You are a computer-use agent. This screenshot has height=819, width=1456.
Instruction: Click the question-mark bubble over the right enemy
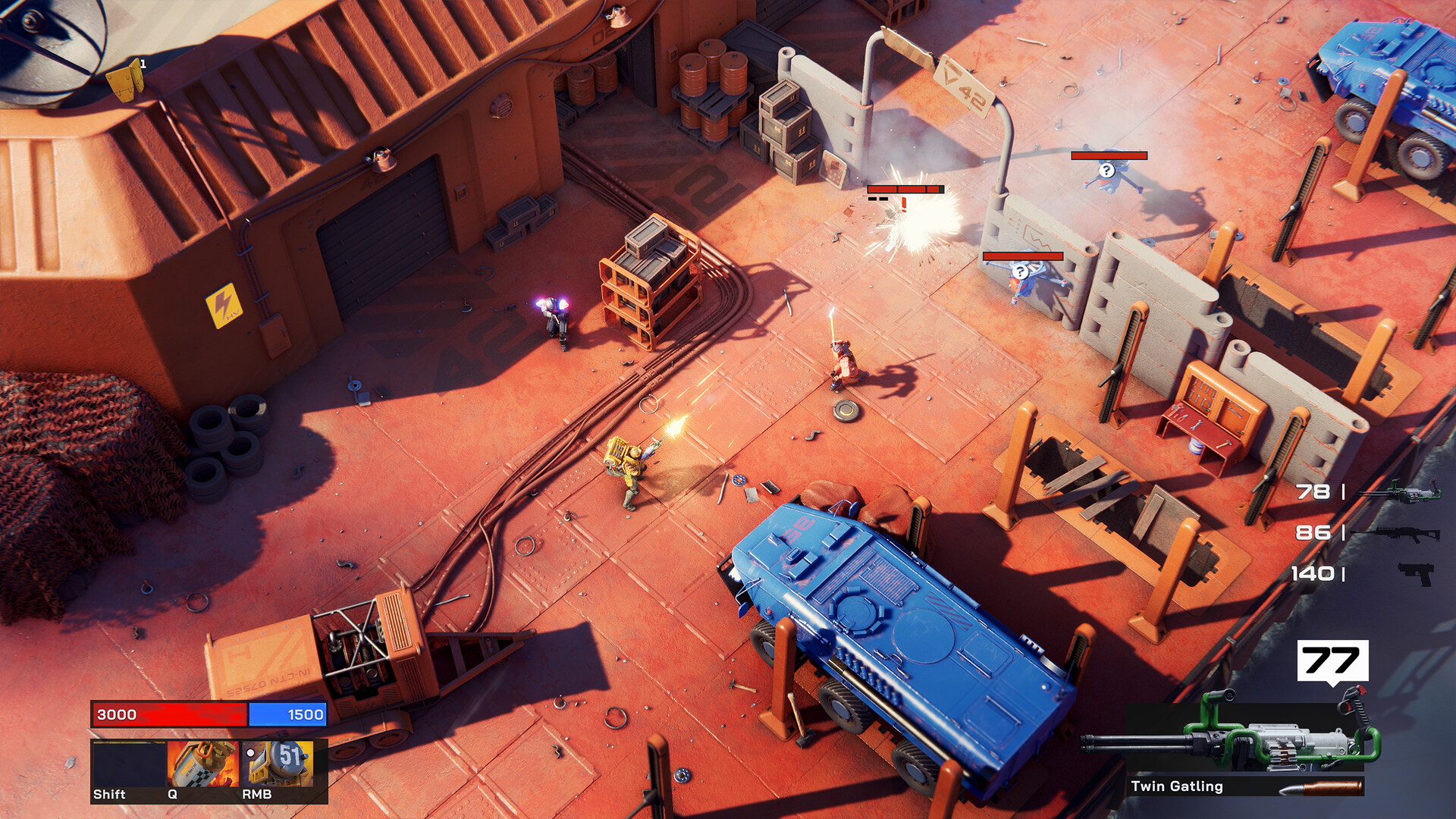[1106, 170]
